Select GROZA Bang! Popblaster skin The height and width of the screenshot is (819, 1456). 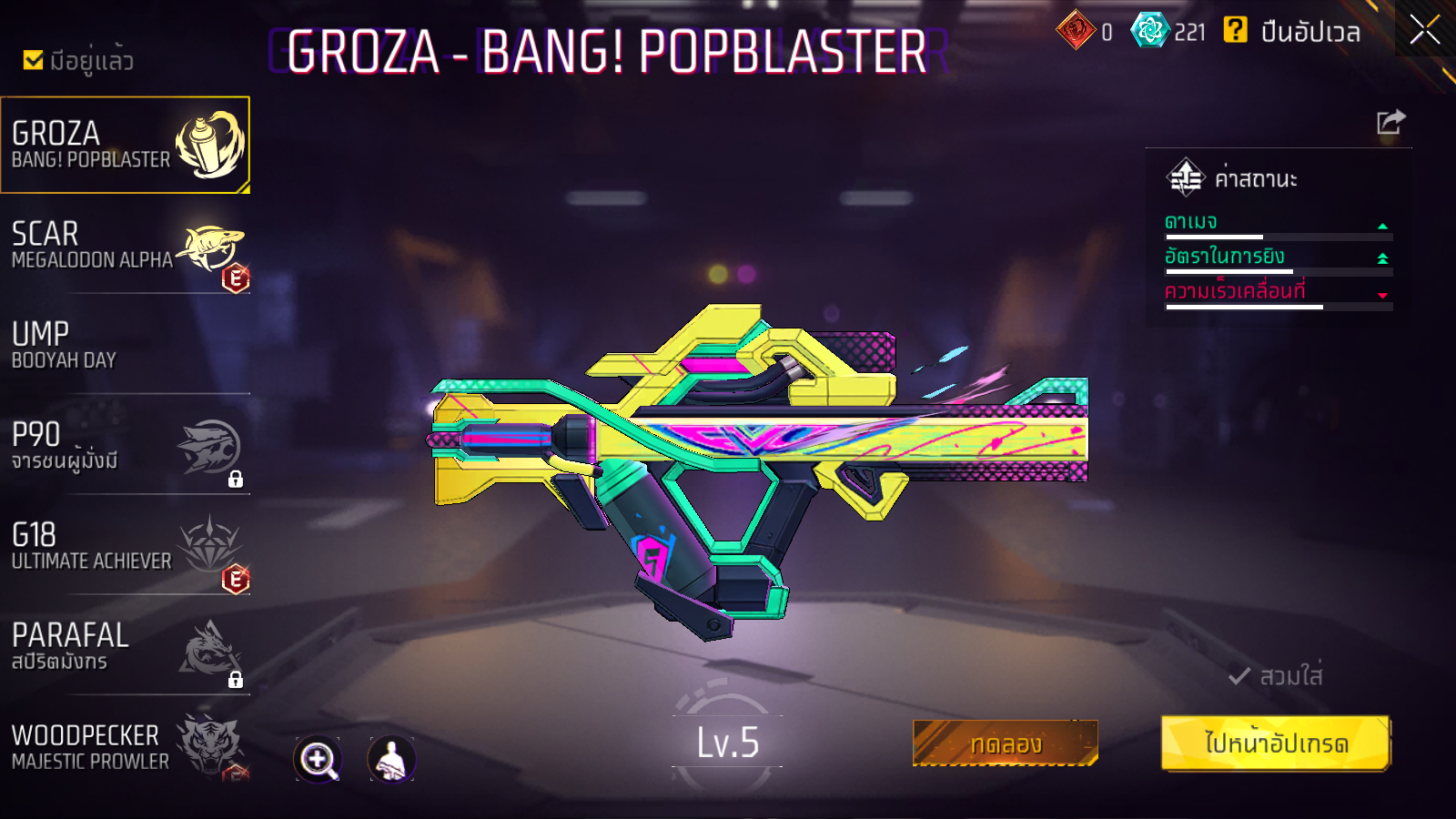125,146
